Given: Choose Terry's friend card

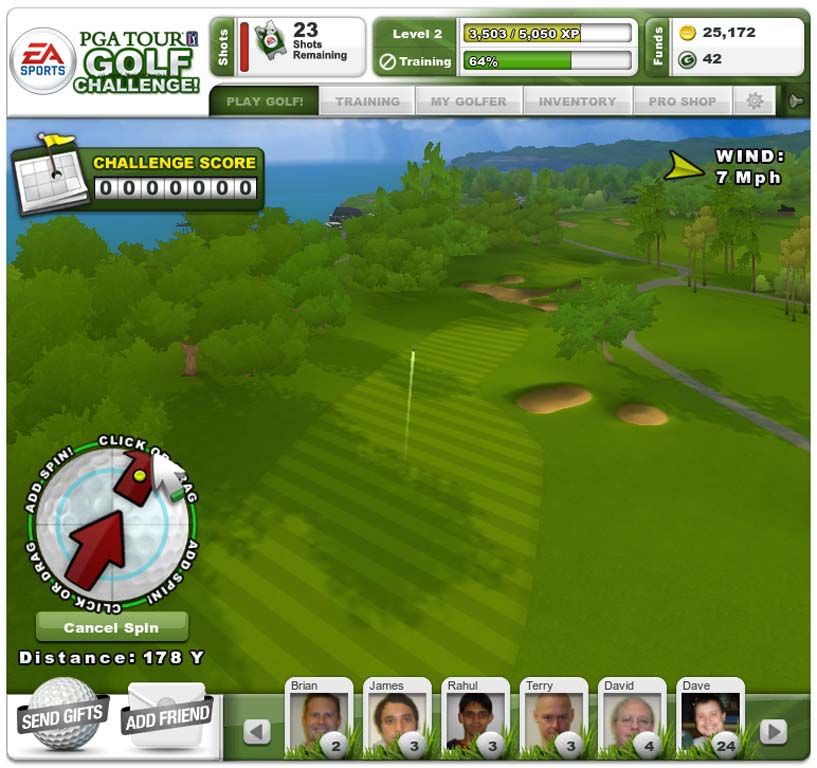Looking at the screenshot, I should click(x=553, y=719).
